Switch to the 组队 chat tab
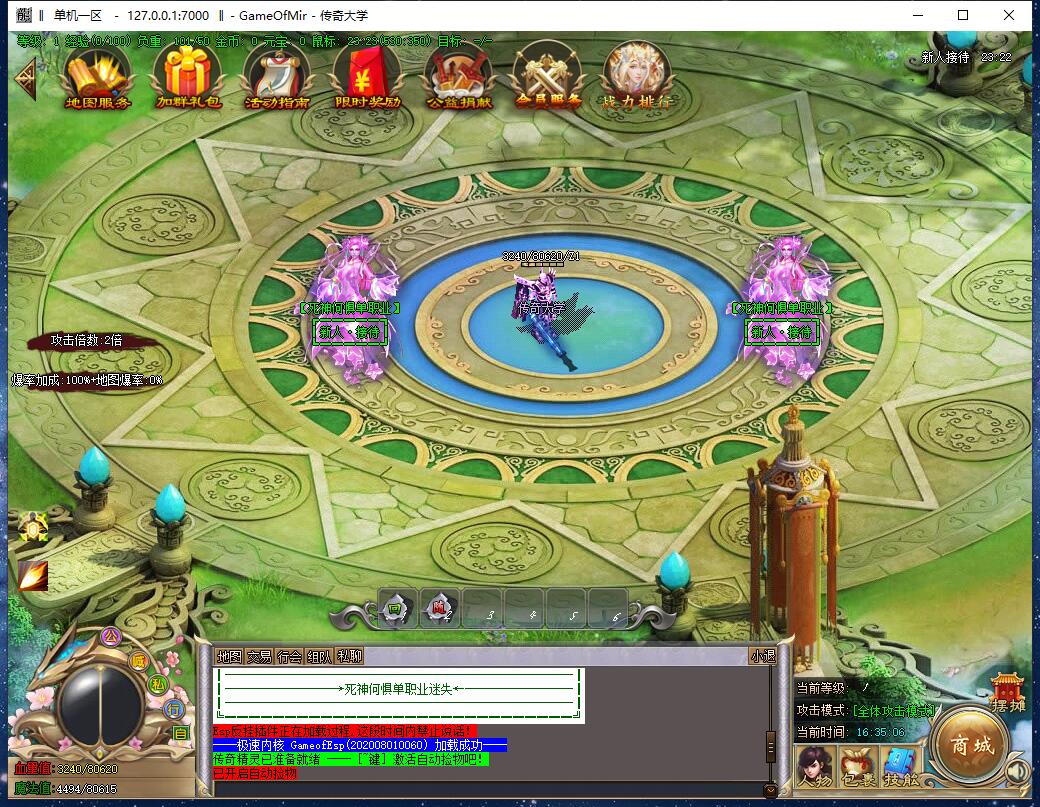Viewport: 1040px width, 807px height. point(319,656)
